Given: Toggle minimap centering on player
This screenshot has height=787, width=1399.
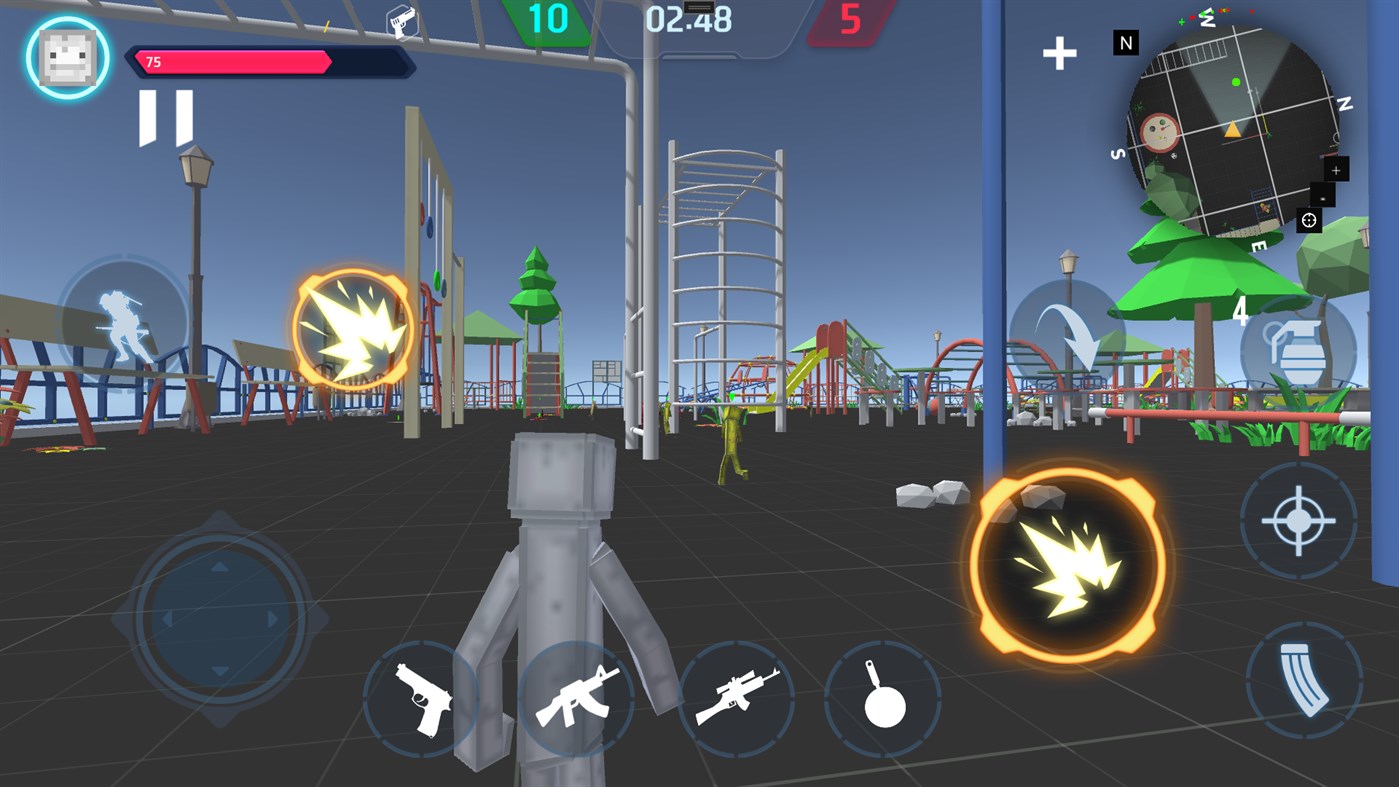Looking at the screenshot, I should click(1308, 220).
